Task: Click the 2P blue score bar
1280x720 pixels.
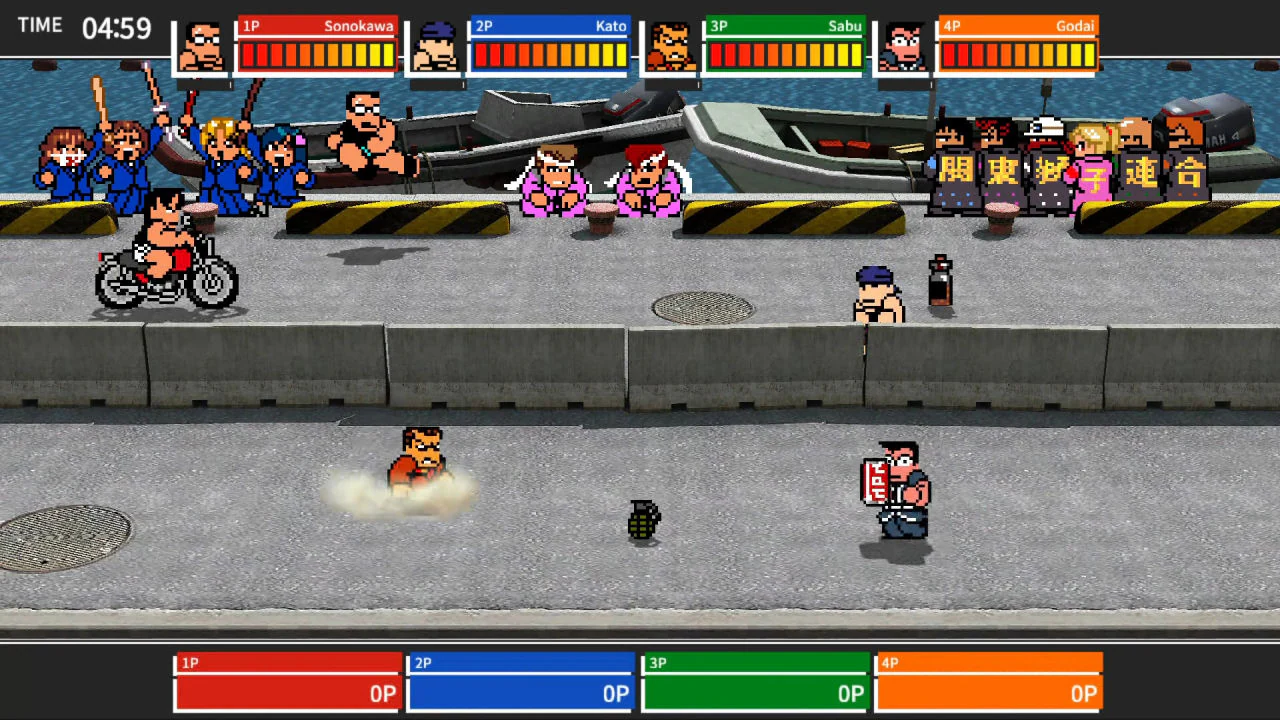Action: click(520, 693)
